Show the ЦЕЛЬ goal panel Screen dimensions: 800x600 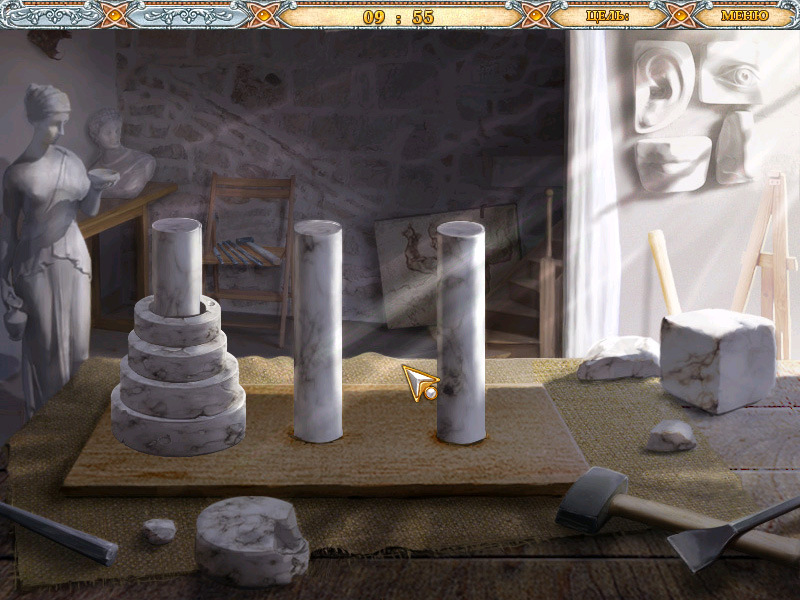(608, 16)
